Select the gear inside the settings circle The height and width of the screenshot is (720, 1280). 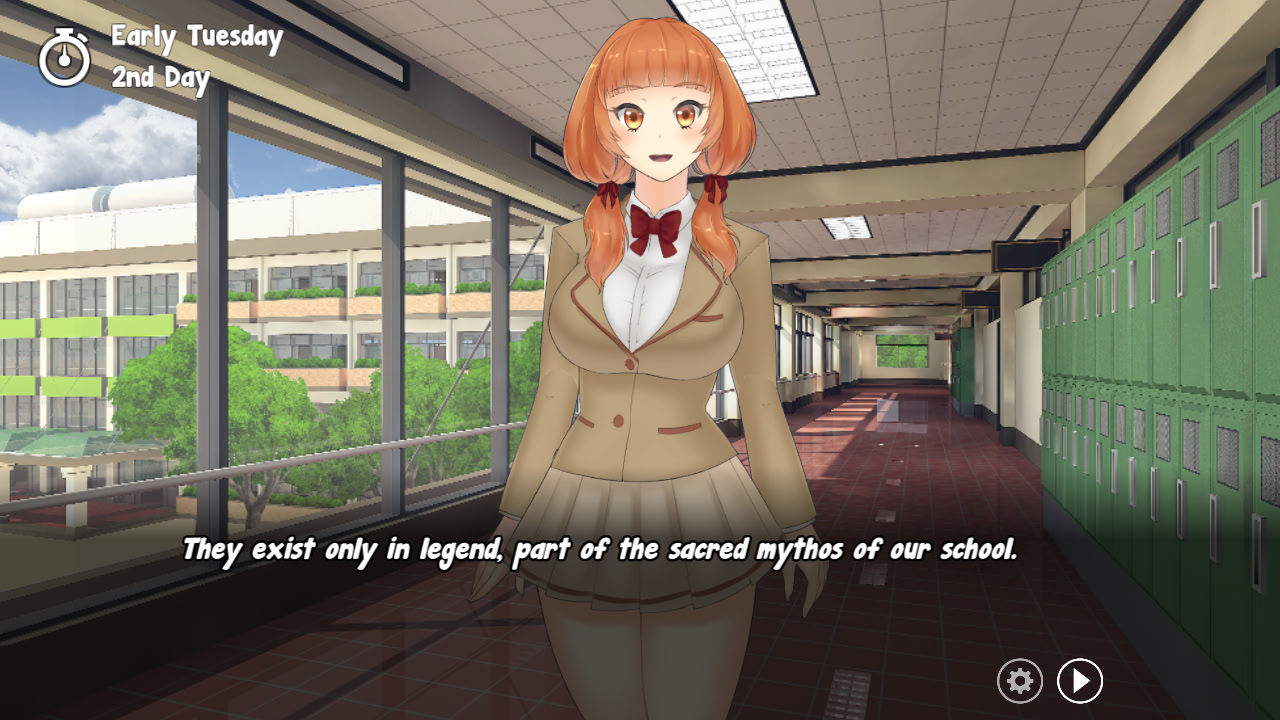click(1019, 681)
